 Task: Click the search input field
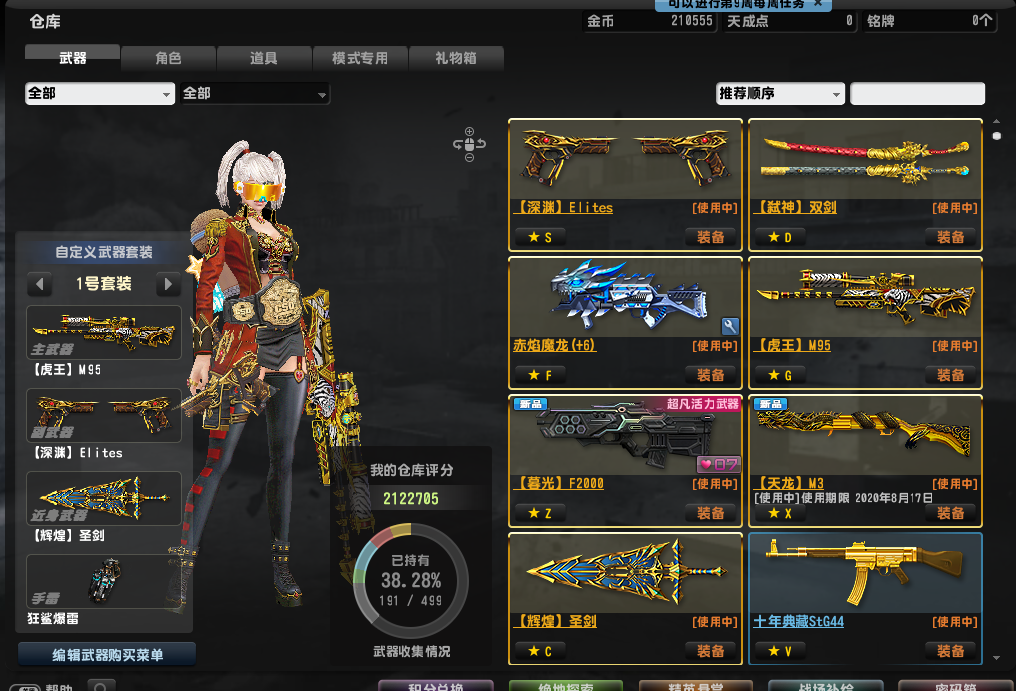917,94
